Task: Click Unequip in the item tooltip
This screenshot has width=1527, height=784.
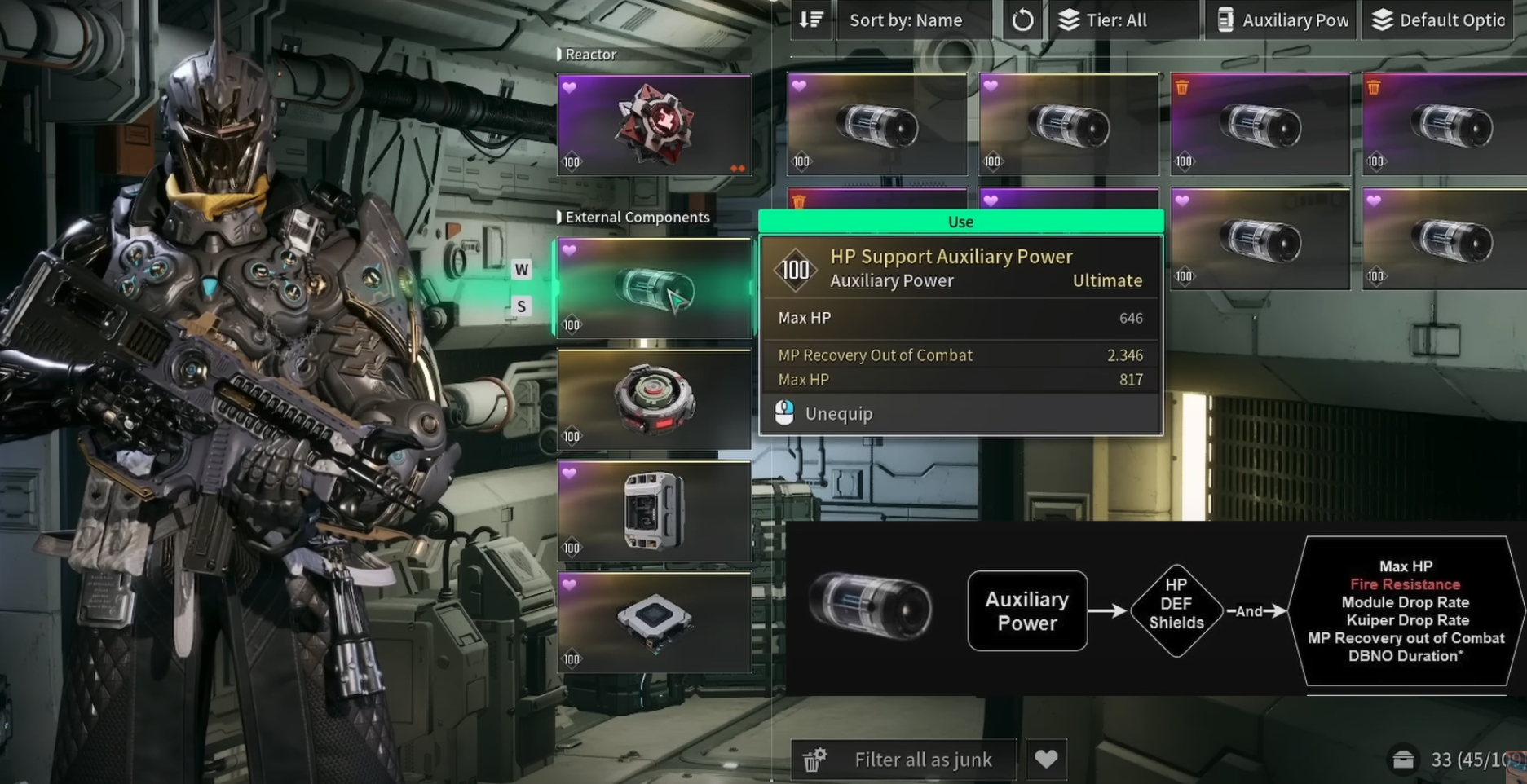Action: [x=838, y=414]
